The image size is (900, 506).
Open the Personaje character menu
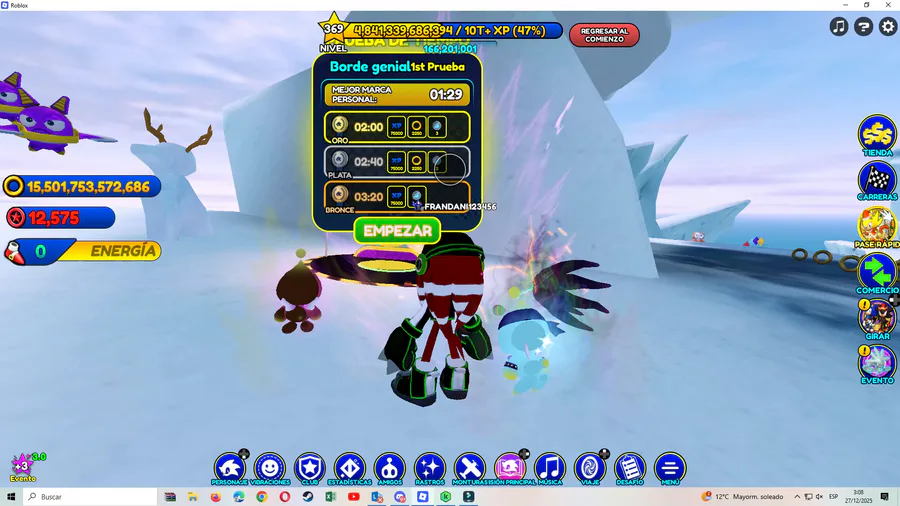click(230, 467)
